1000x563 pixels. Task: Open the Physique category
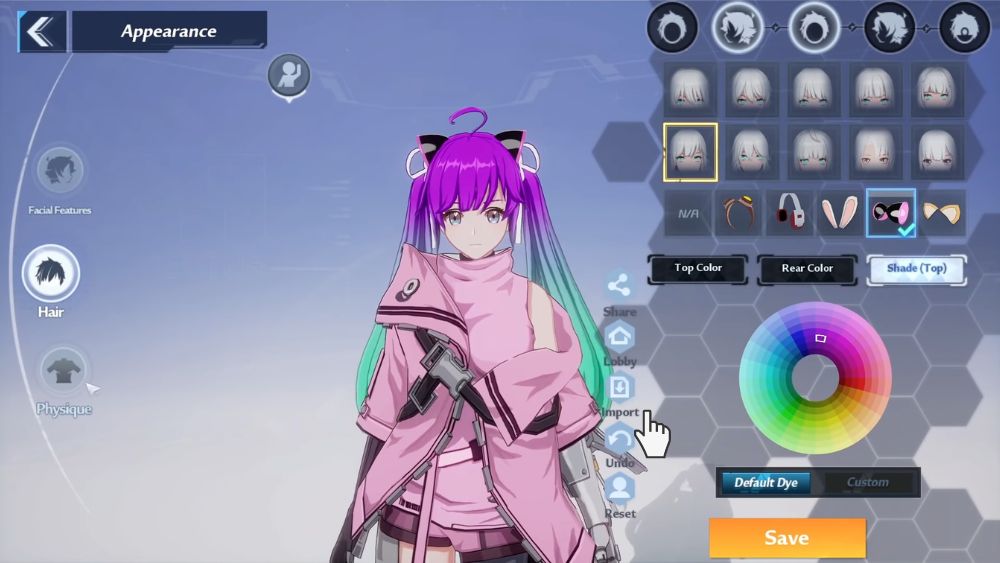pyautogui.click(x=63, y=372)
